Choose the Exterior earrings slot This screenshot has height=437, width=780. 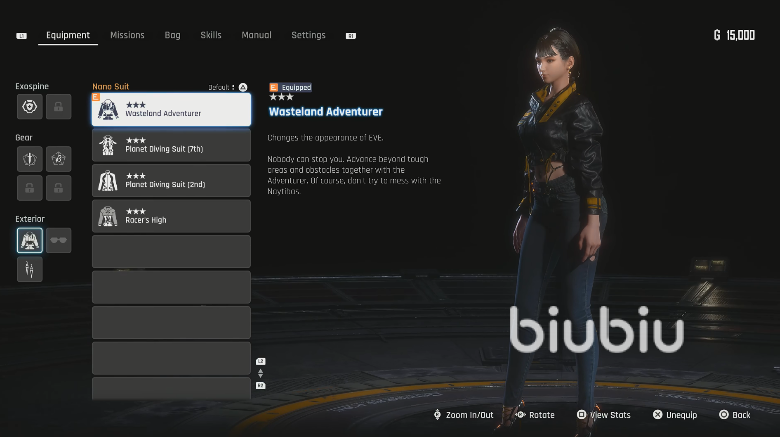(x=30, y=269)
